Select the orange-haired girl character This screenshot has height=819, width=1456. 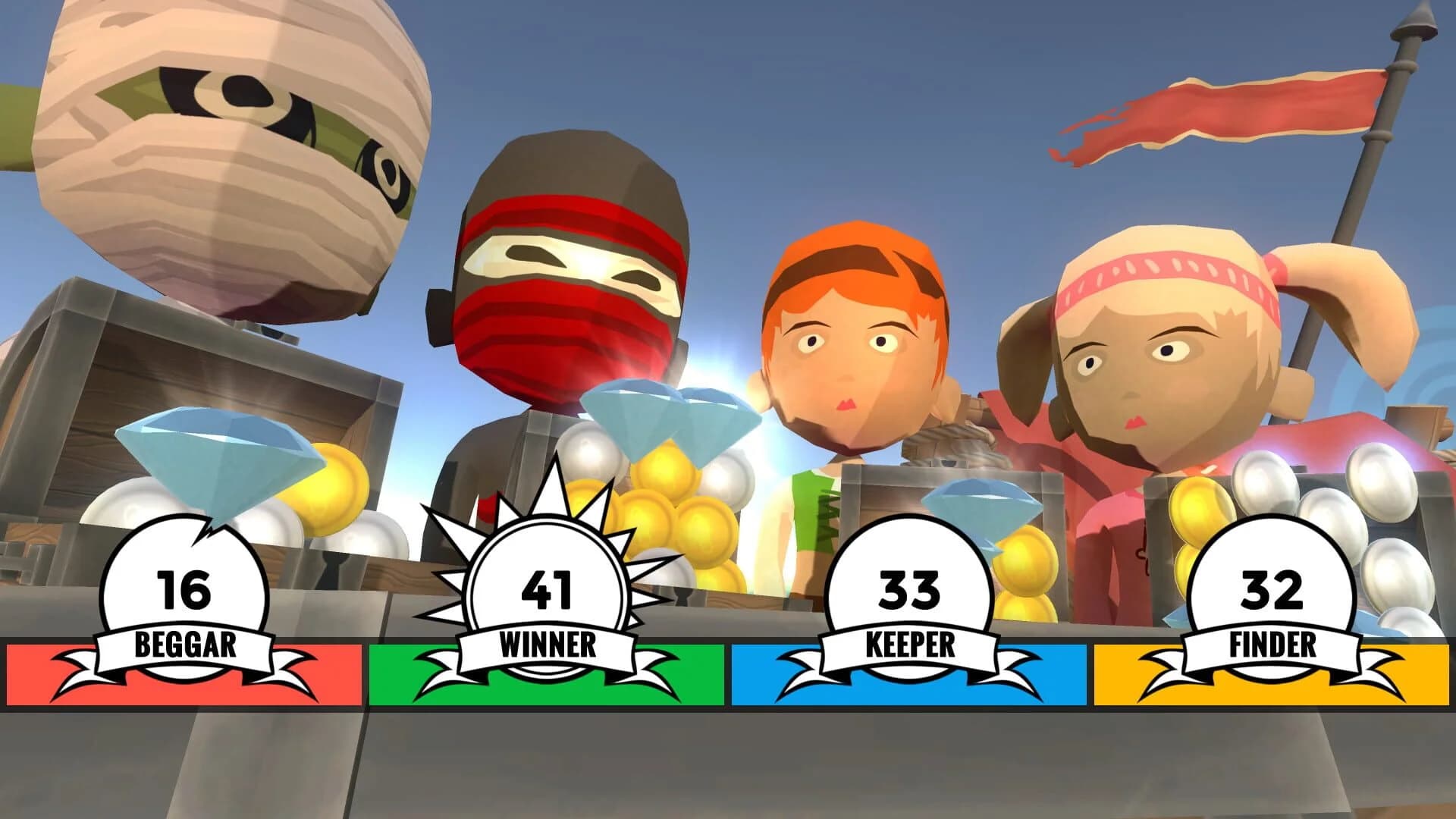(849, 341)
